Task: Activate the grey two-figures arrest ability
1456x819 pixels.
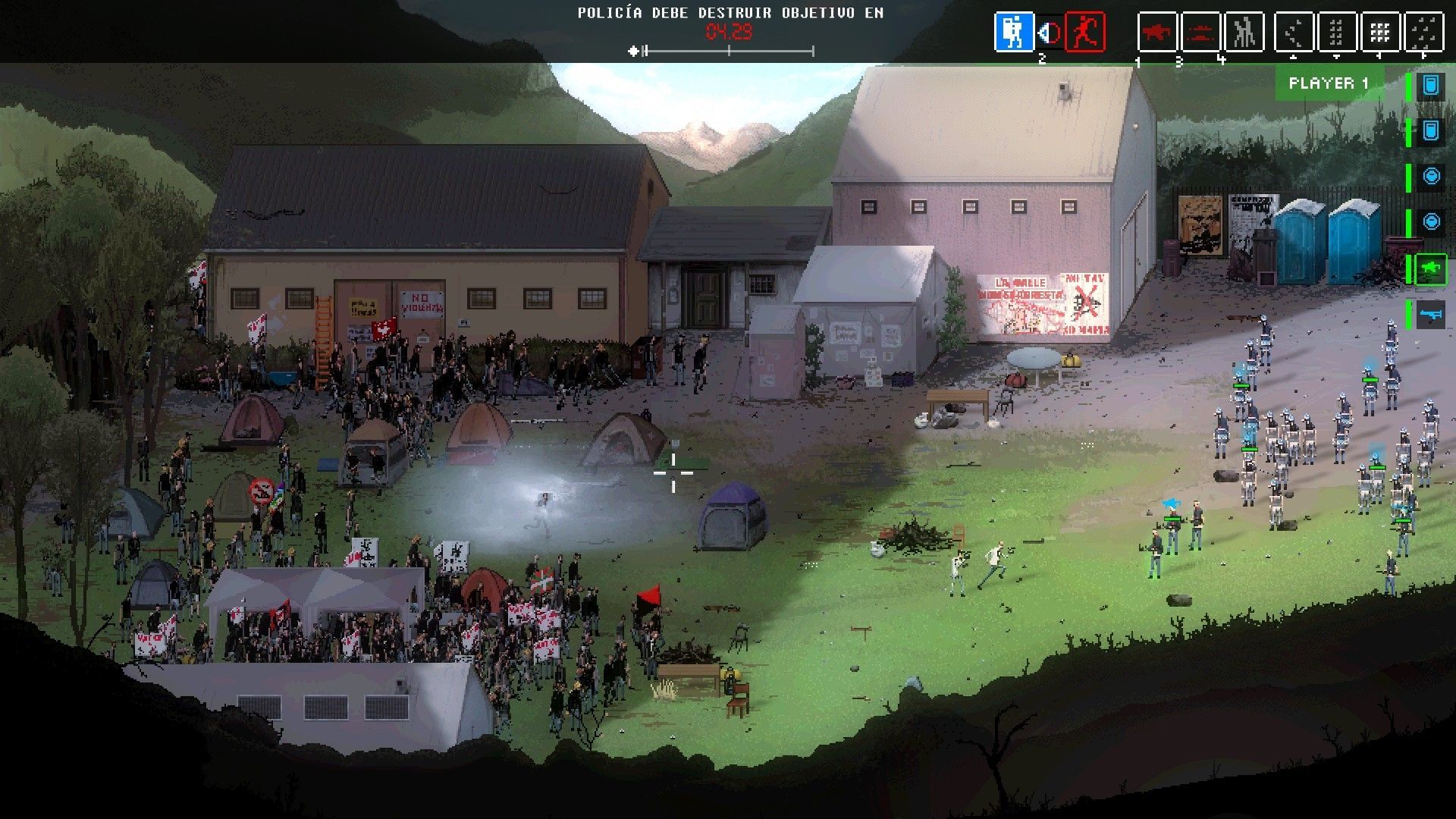Action: tap(1244, 33)
